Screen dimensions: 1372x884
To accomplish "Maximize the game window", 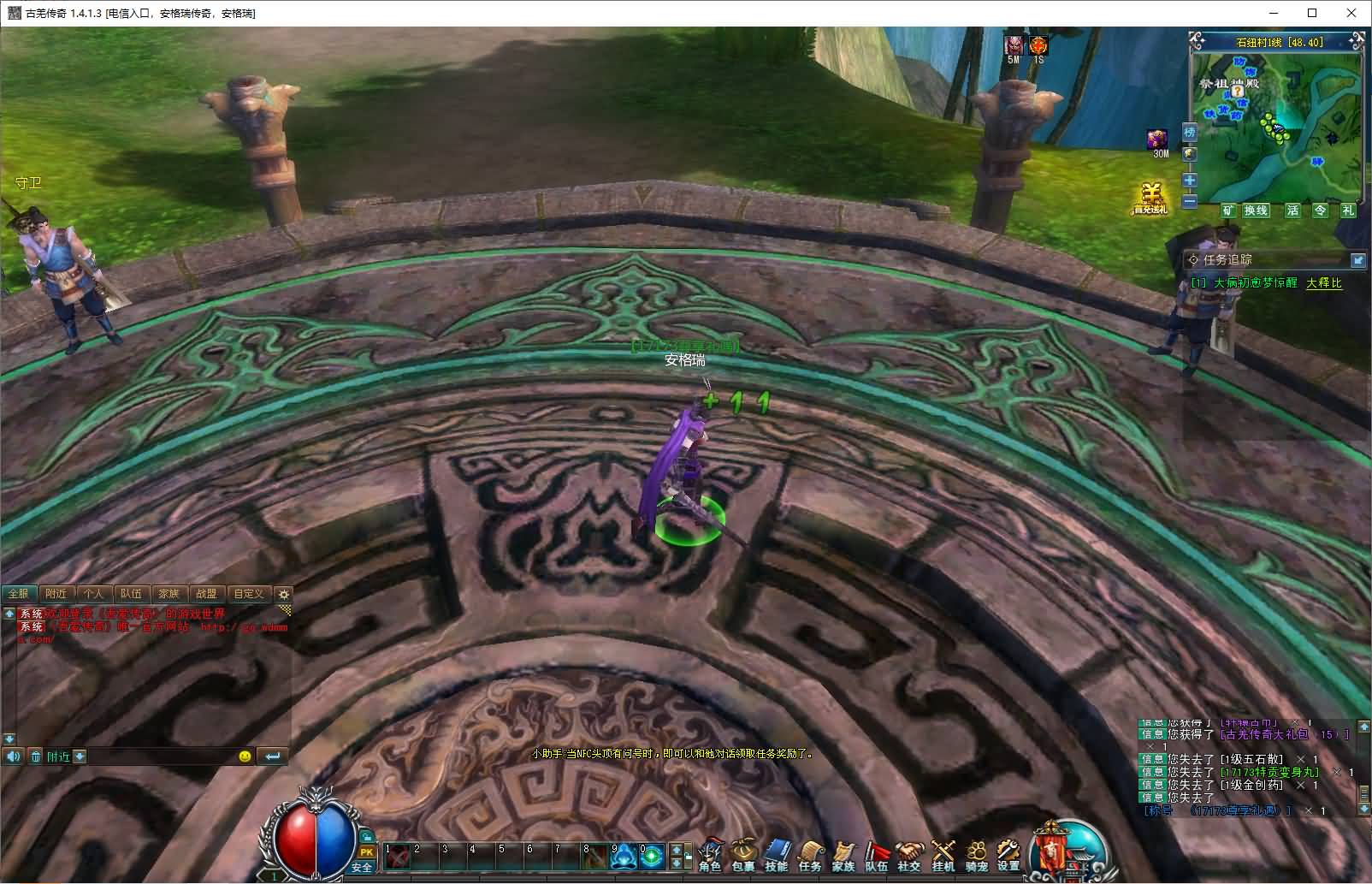I will (x=1312, y=13).
